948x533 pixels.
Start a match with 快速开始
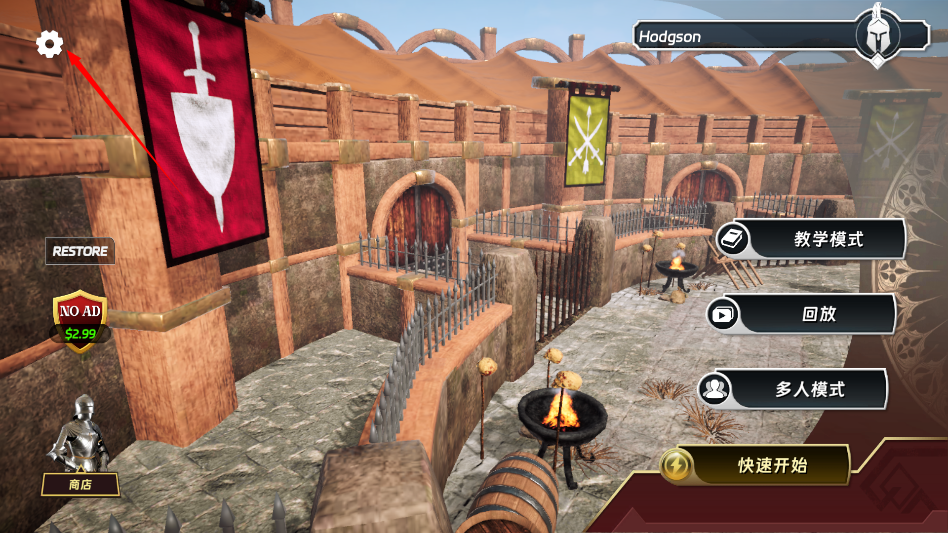(756, 465)
